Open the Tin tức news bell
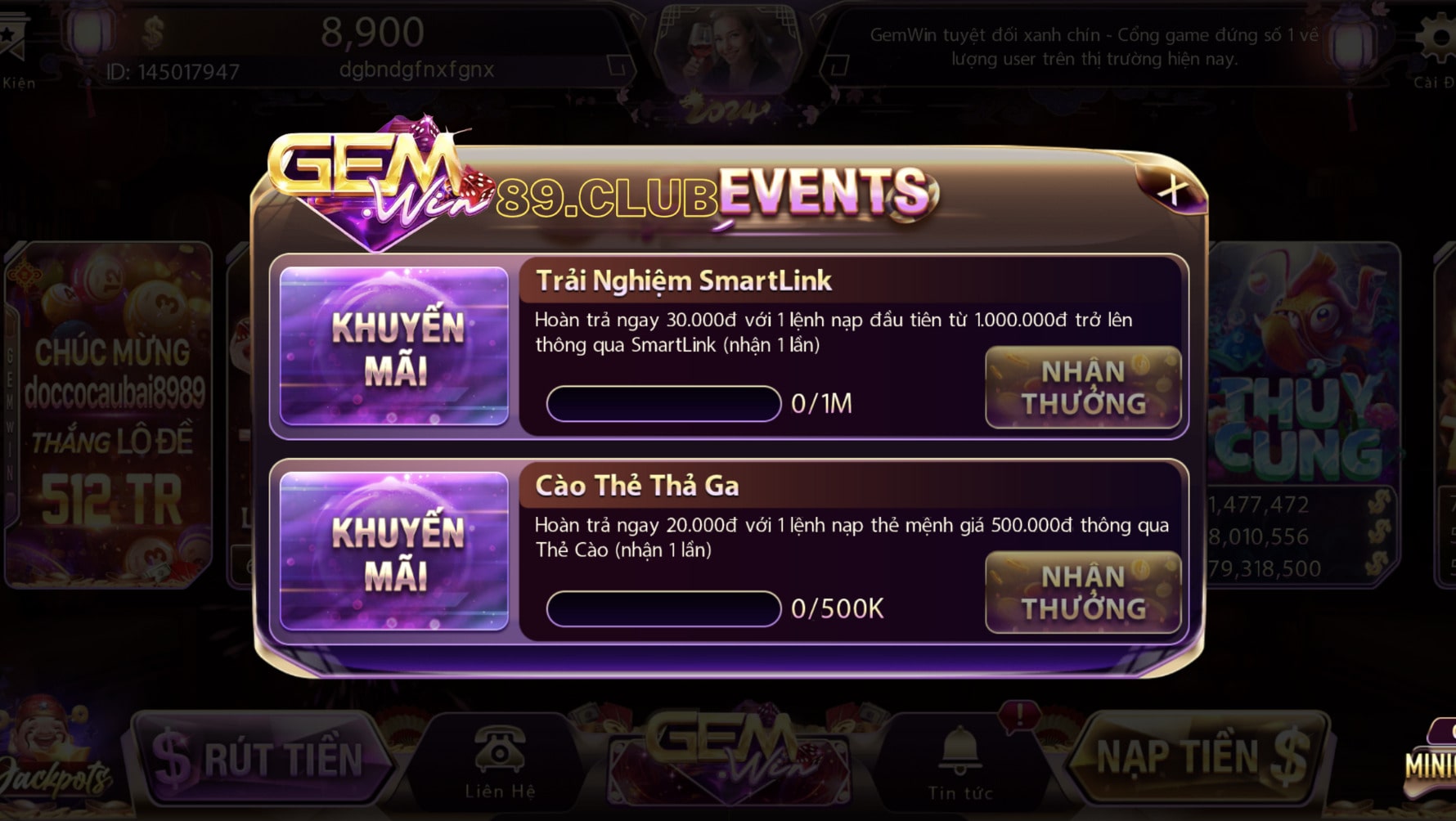1456x821 pixels. pos(960,762)
